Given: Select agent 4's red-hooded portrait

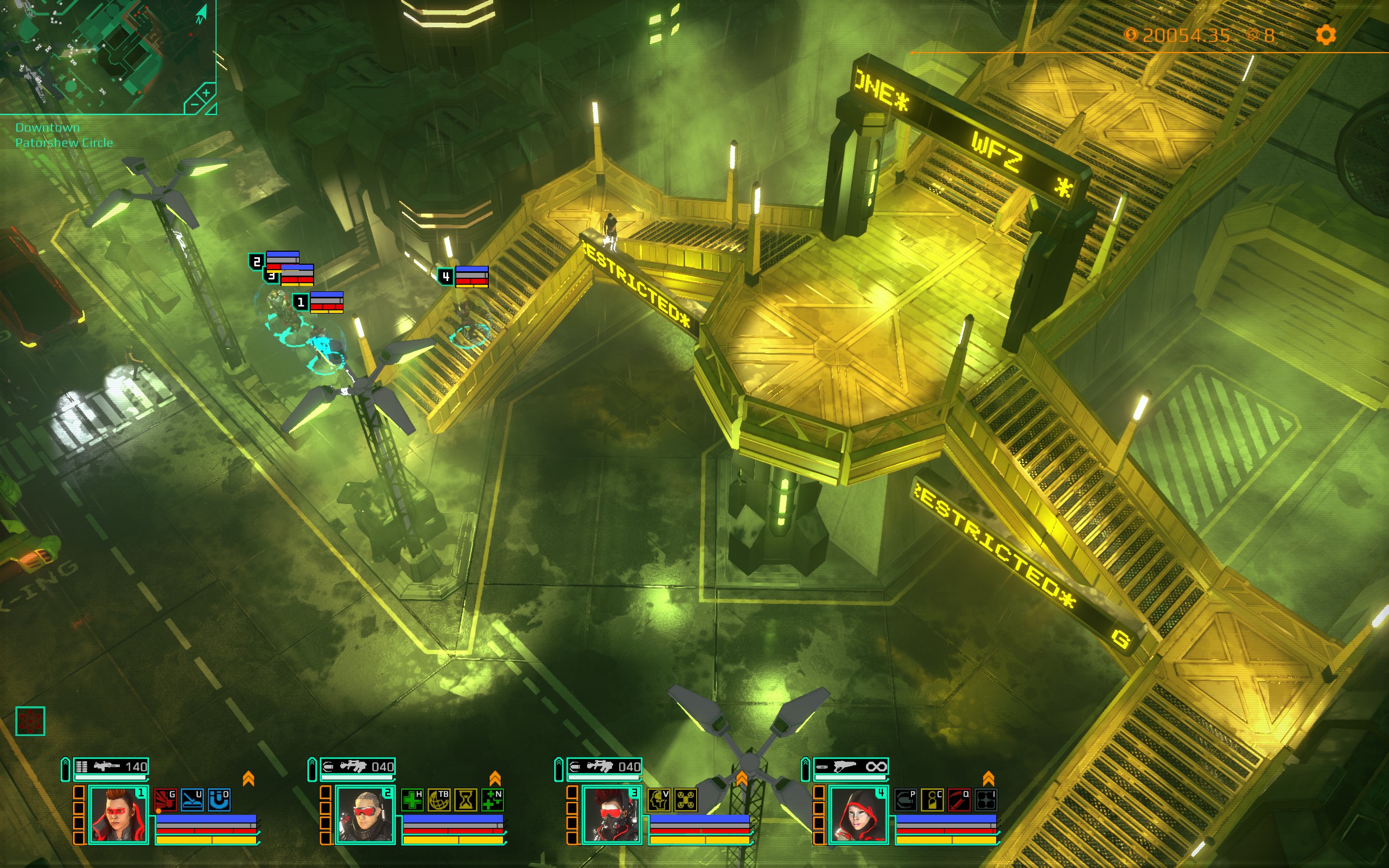Looking at the screenshot, I should tap(858, 815).
